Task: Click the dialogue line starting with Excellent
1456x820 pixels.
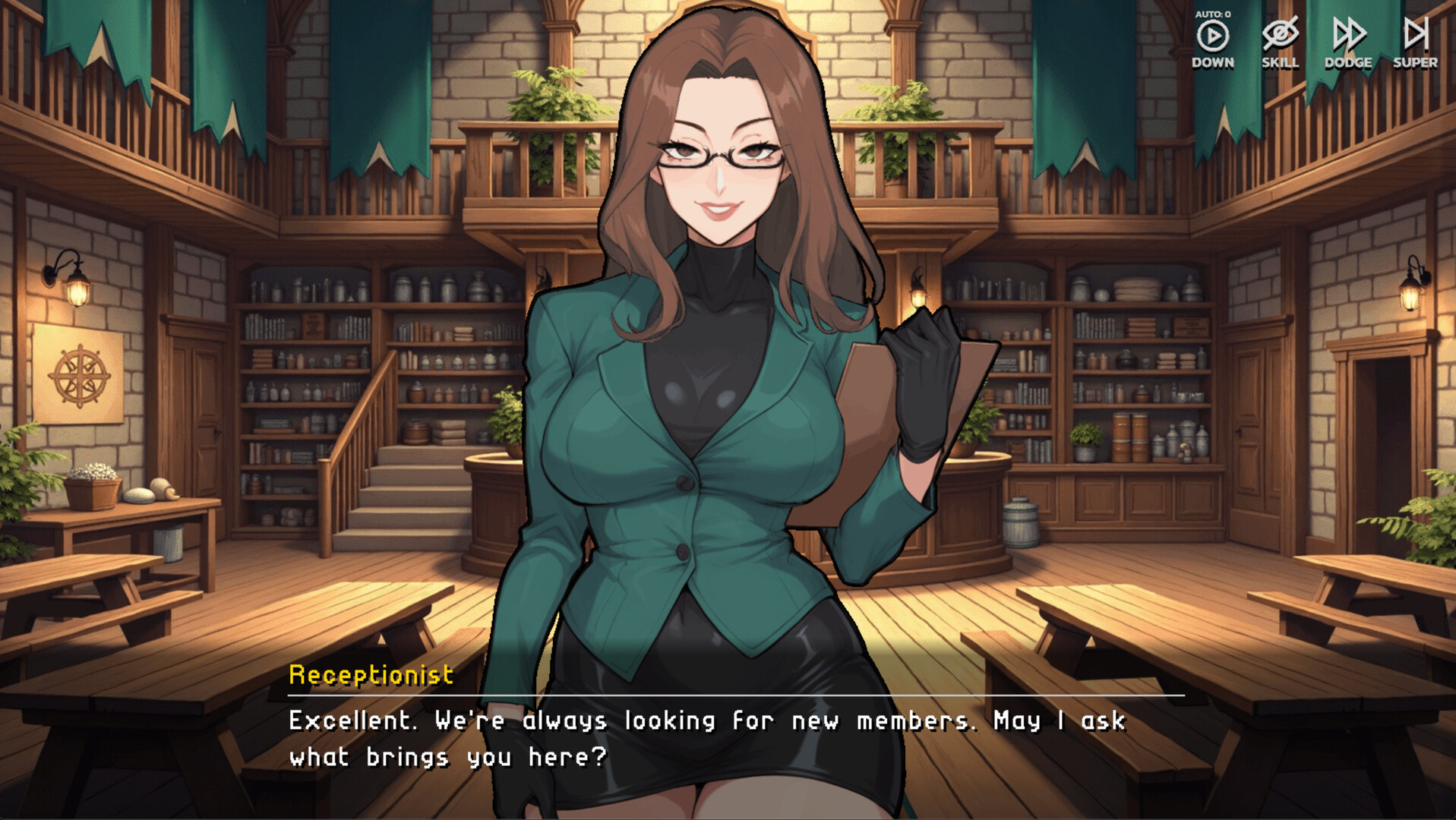Action: 706,721
